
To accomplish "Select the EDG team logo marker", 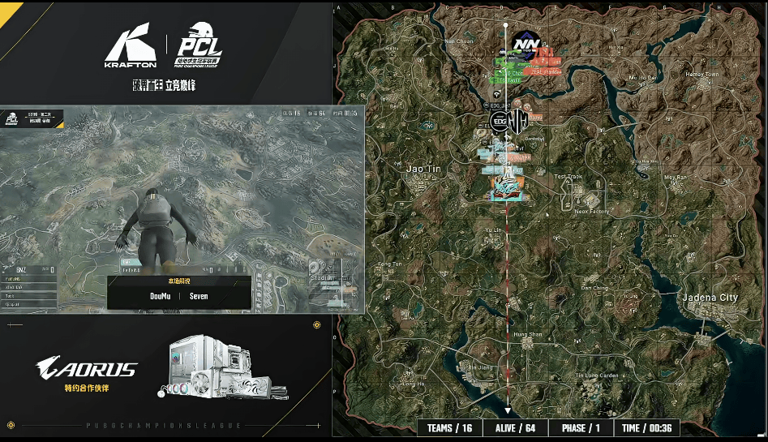I will [x=498, y=122].
